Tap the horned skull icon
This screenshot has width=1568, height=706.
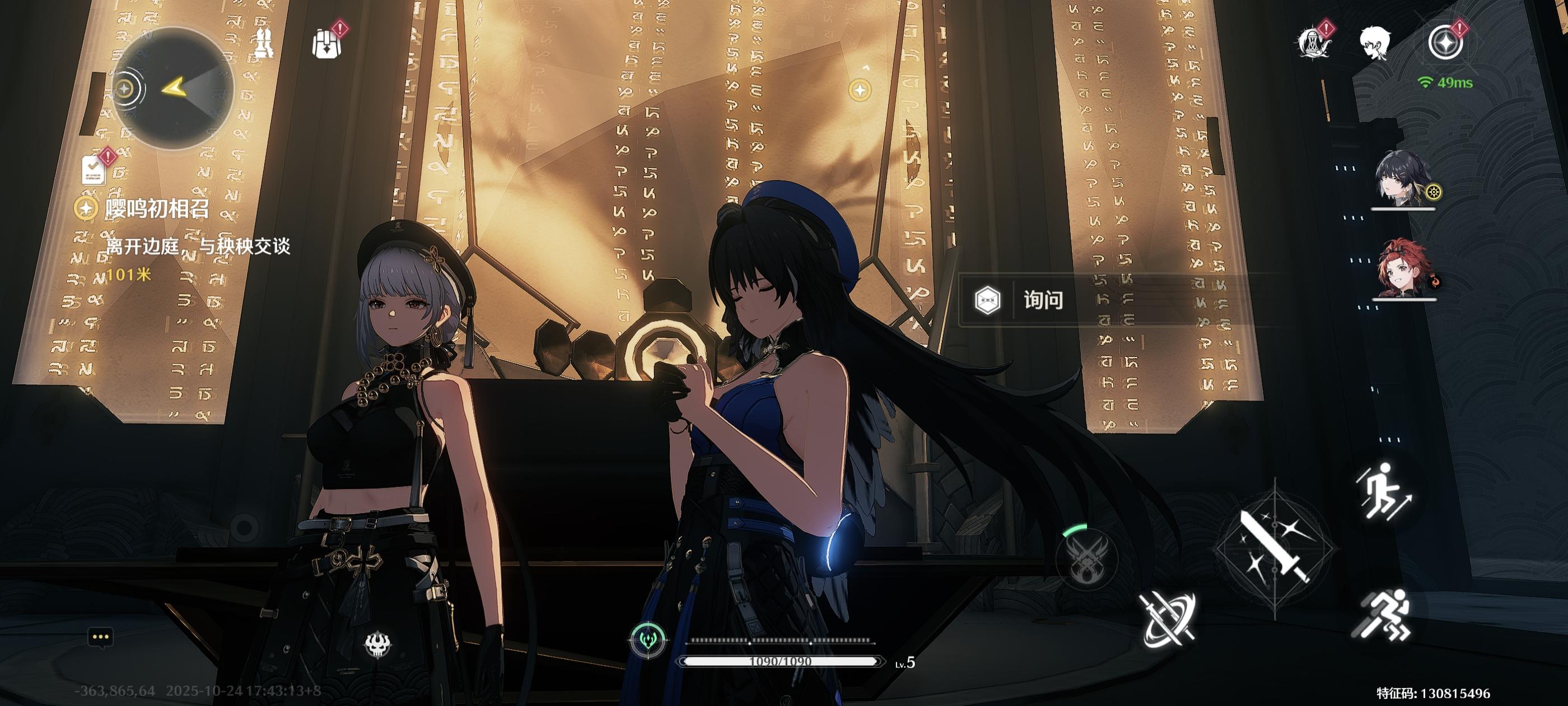tap(378, 644)
